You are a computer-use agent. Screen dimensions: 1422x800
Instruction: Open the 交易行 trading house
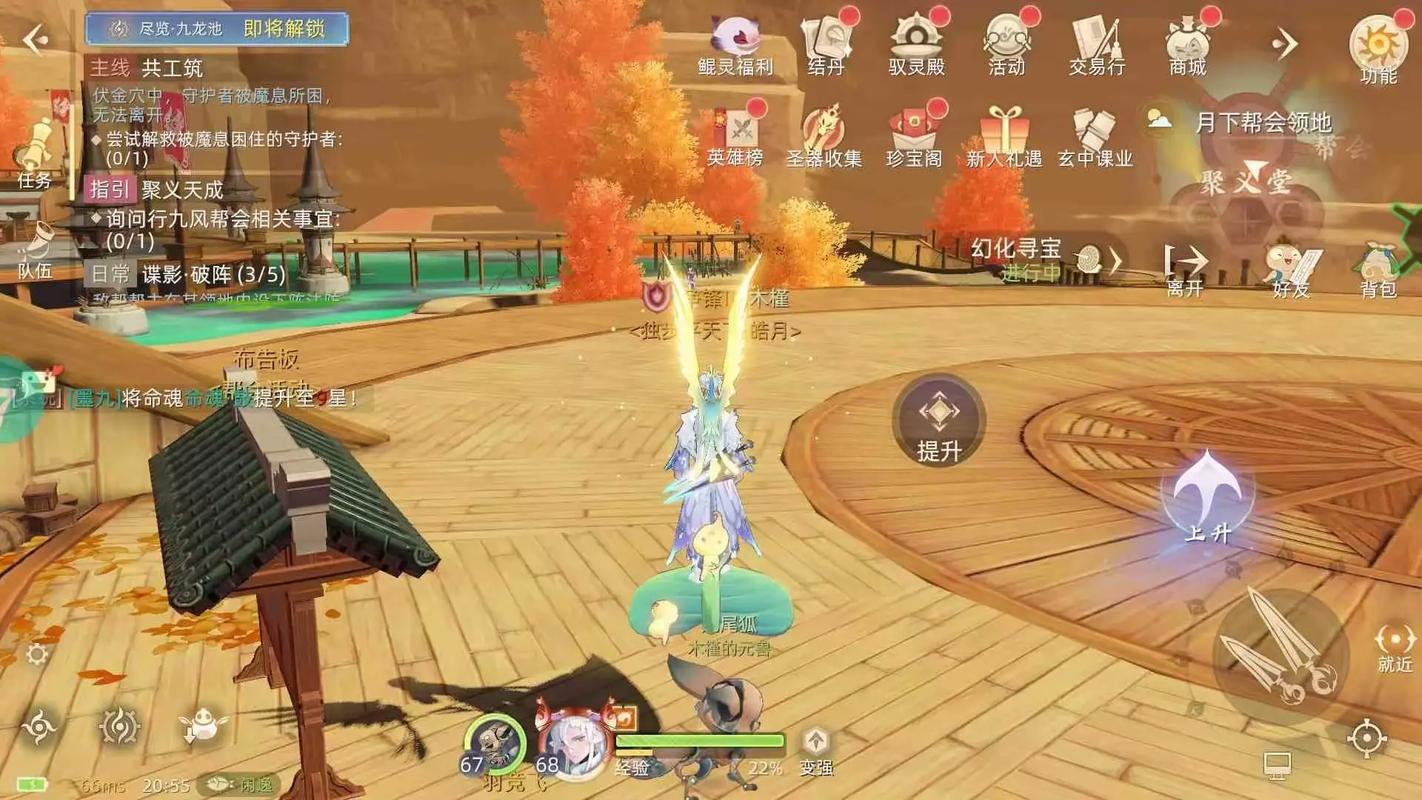[x=1097, y=45]
